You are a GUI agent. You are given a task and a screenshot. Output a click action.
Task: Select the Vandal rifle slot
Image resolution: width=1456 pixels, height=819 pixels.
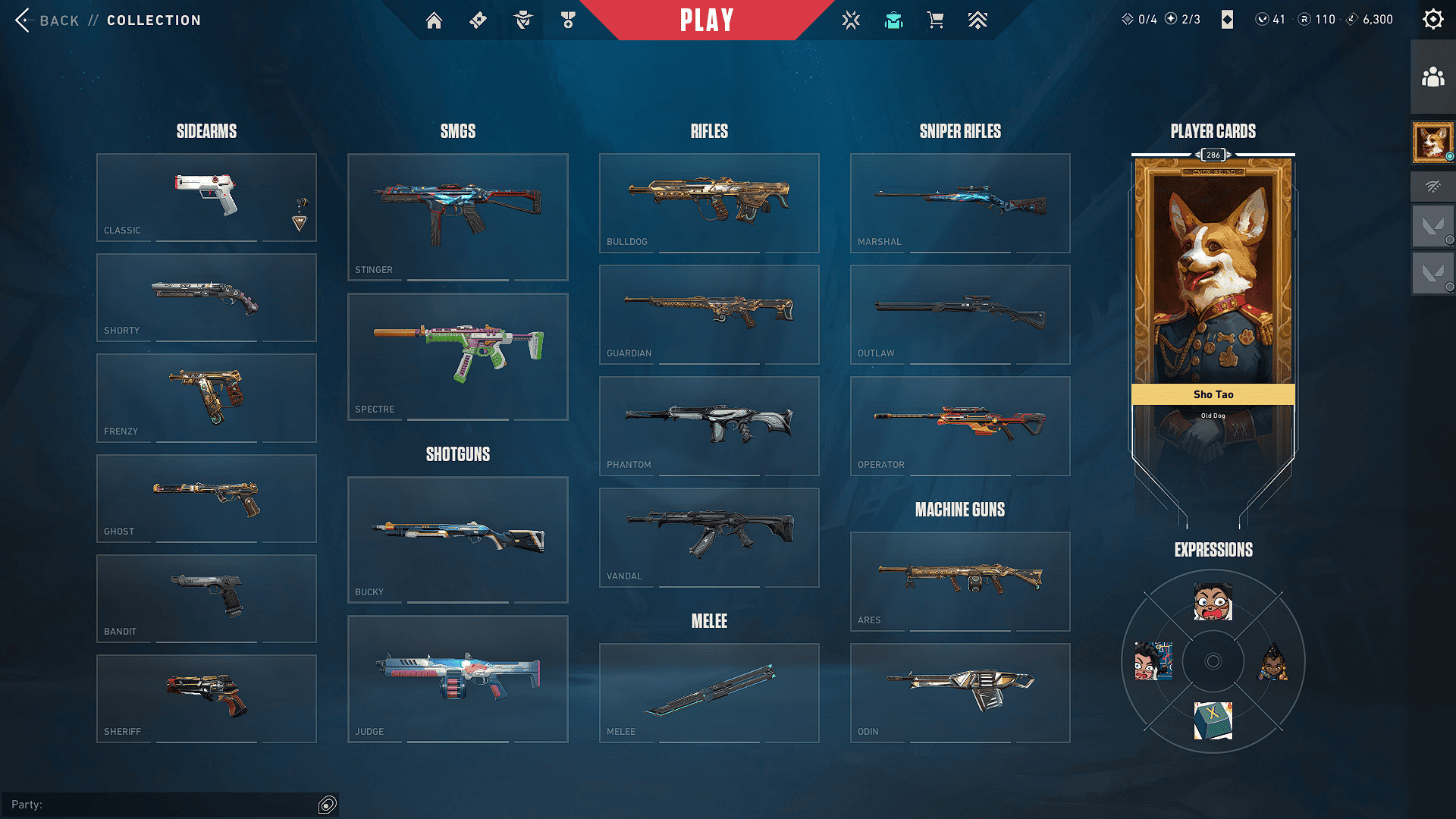coord(709,537)
